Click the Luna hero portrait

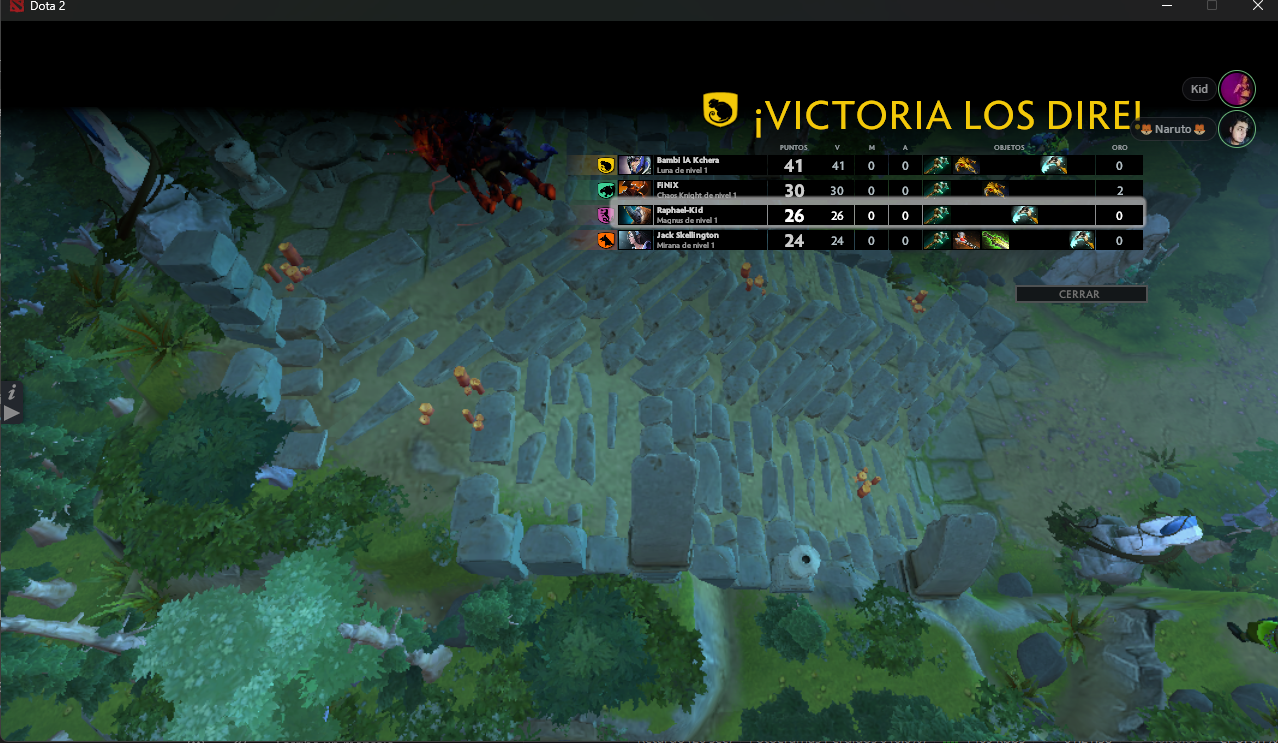pos(634,166)
